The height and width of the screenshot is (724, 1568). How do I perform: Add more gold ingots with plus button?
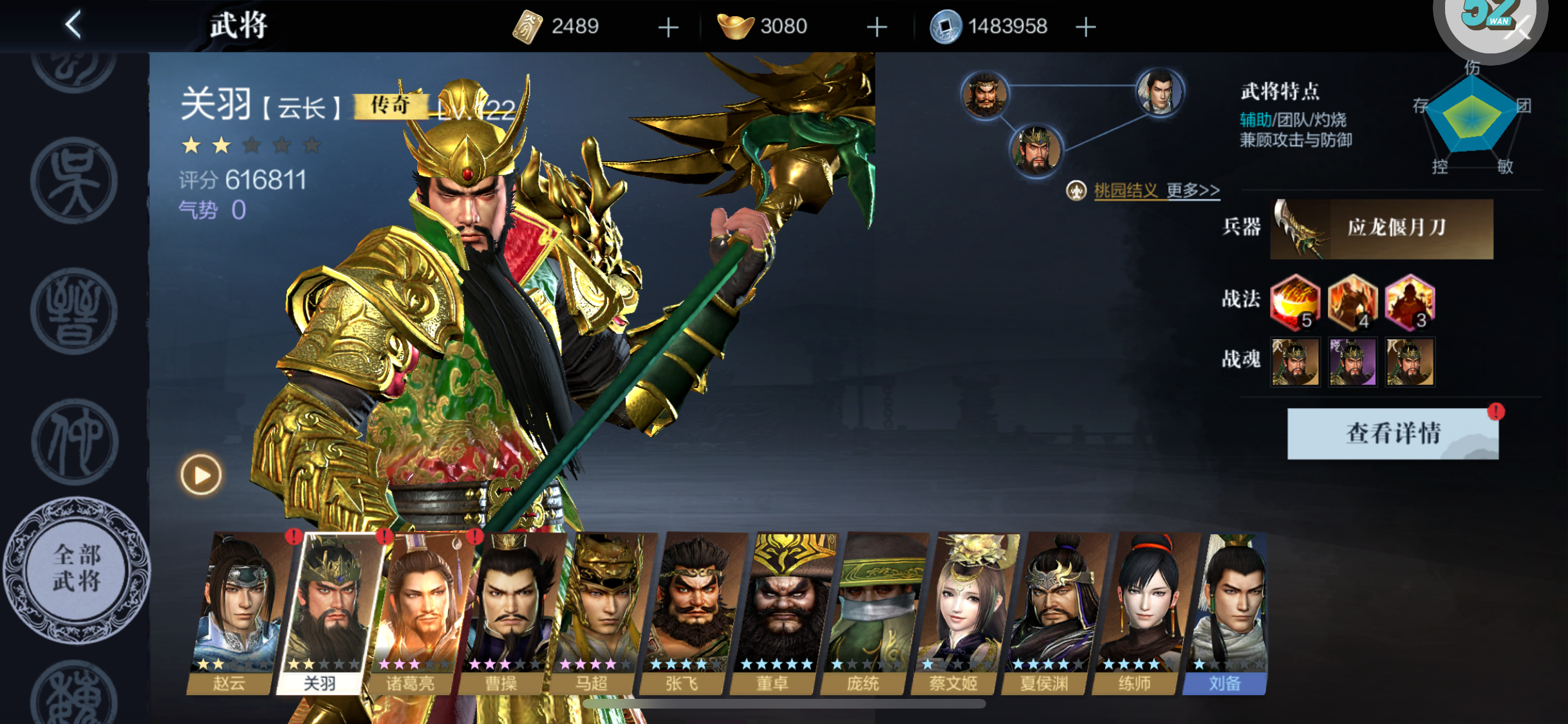click(877, 27)
